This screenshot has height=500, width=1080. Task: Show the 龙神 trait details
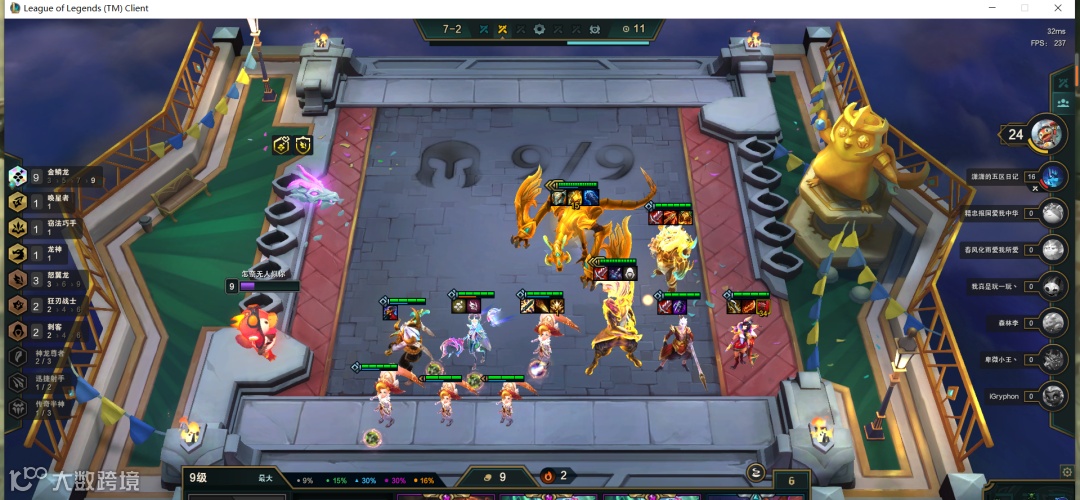pyautogui.click(x=50, y=254)
